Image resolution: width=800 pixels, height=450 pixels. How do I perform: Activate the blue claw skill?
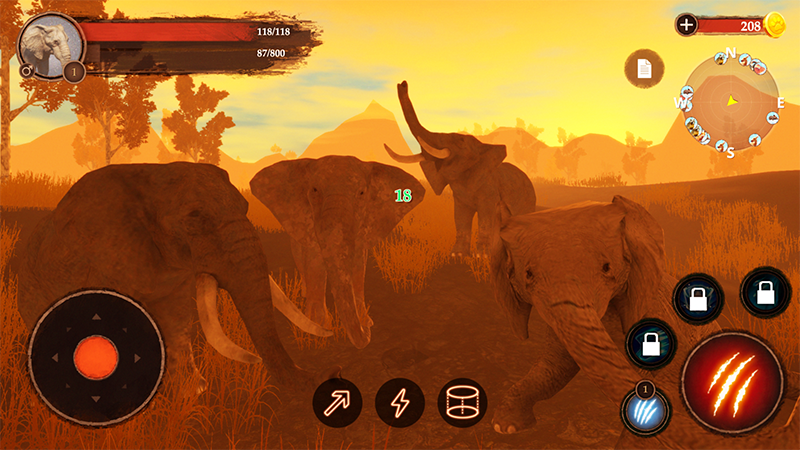tap(645, 411)
